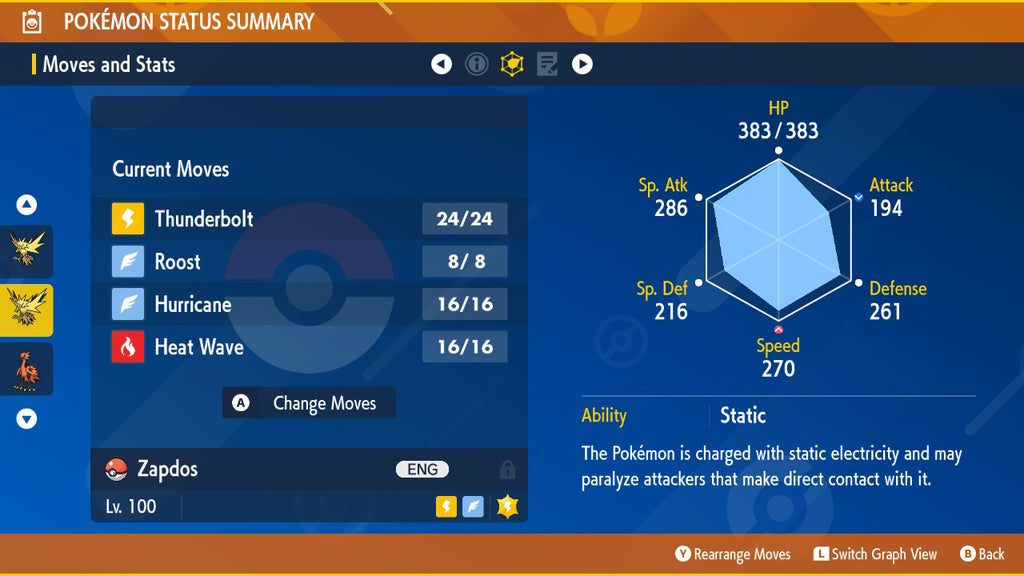Go to the next summary page arrow
1024x576 pixels.
tap(582, 65)
